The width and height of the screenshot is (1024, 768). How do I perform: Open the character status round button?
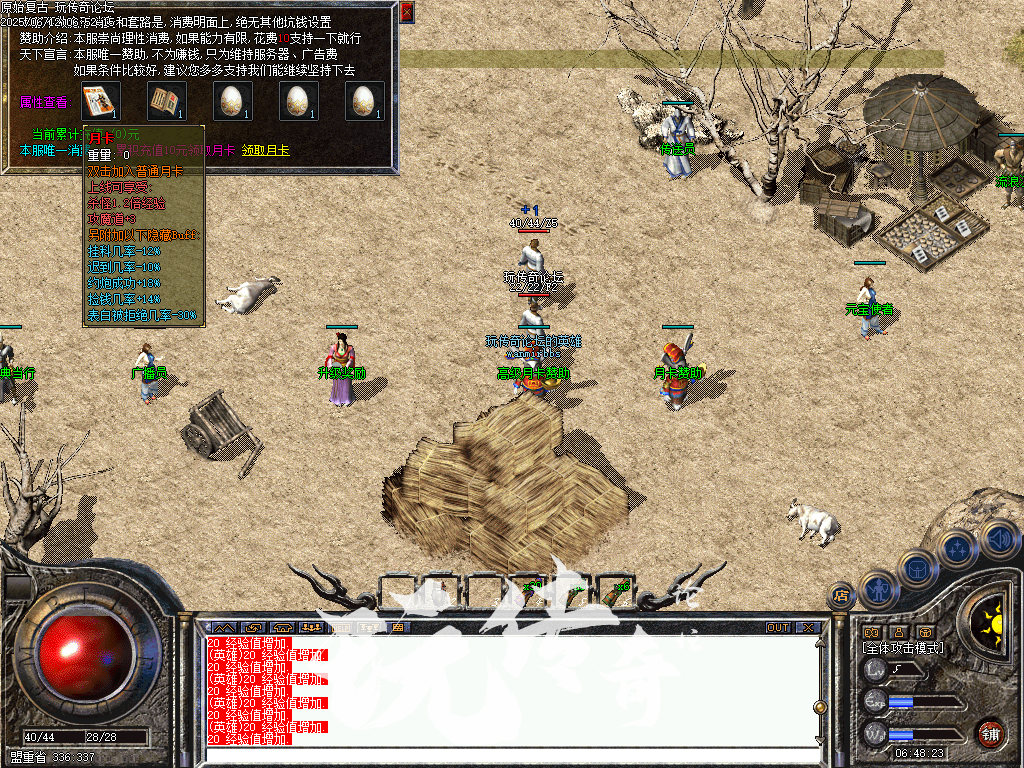pyautogui.click(x=877, y=592)
